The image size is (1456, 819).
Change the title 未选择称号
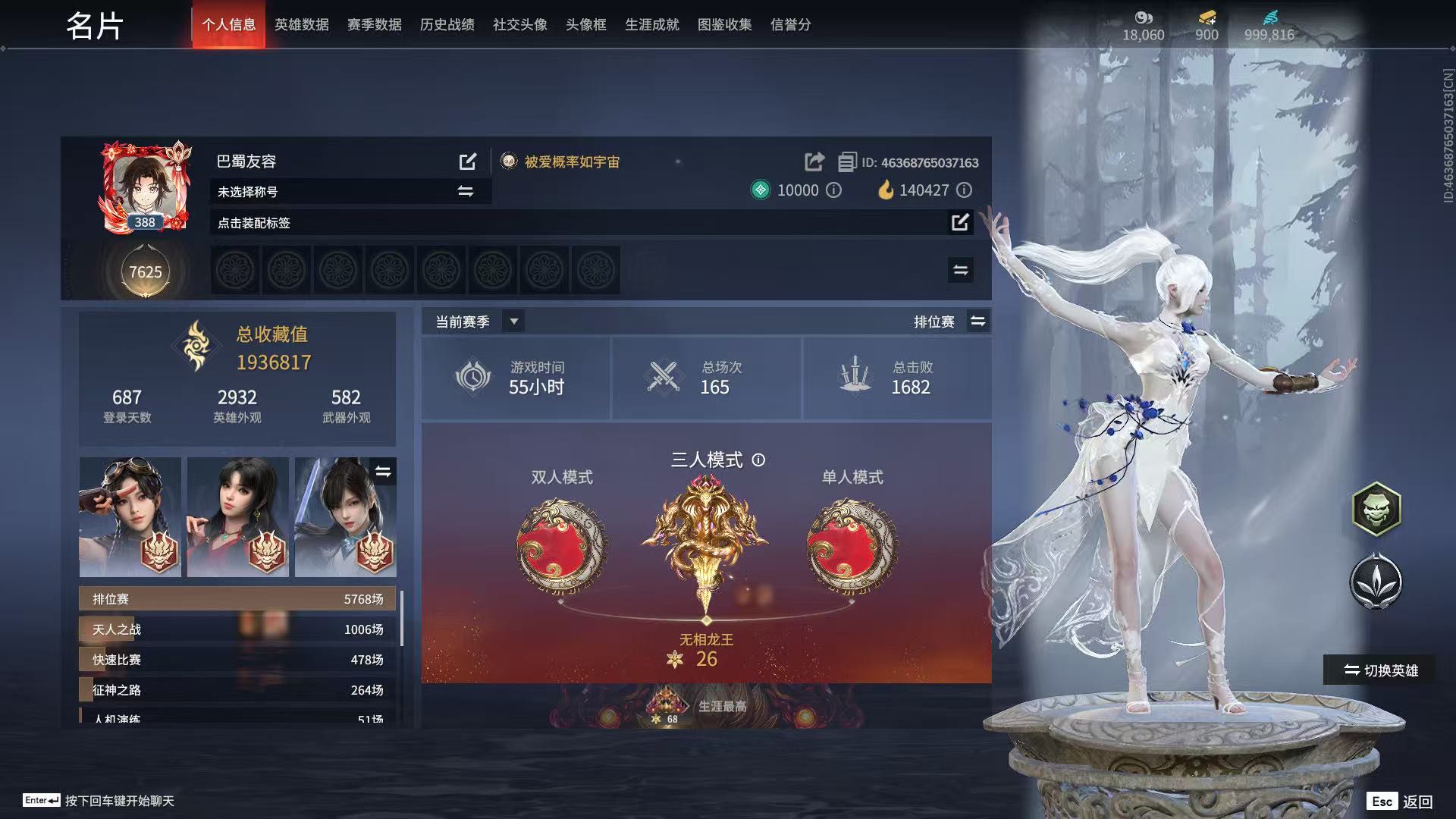coord(465,192)
